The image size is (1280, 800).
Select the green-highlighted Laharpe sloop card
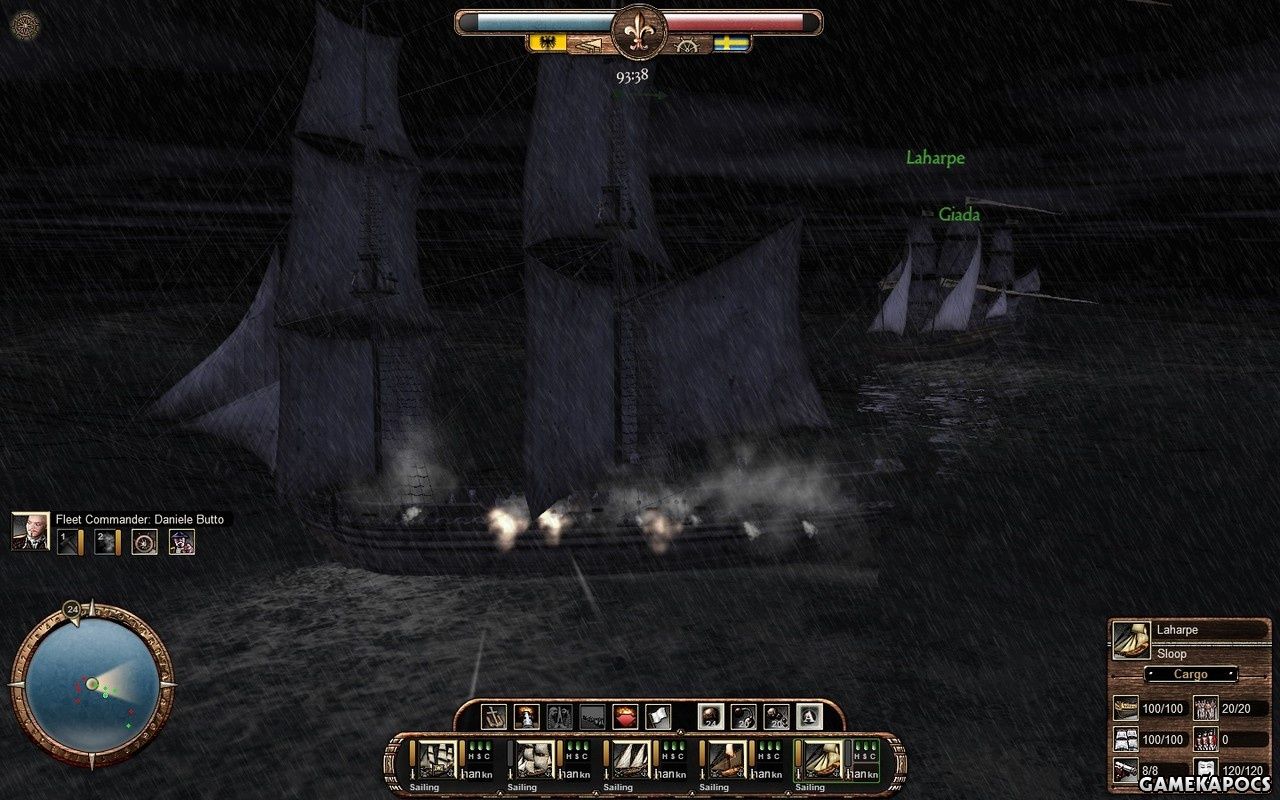pyautogui.click(x=824, y=760)
